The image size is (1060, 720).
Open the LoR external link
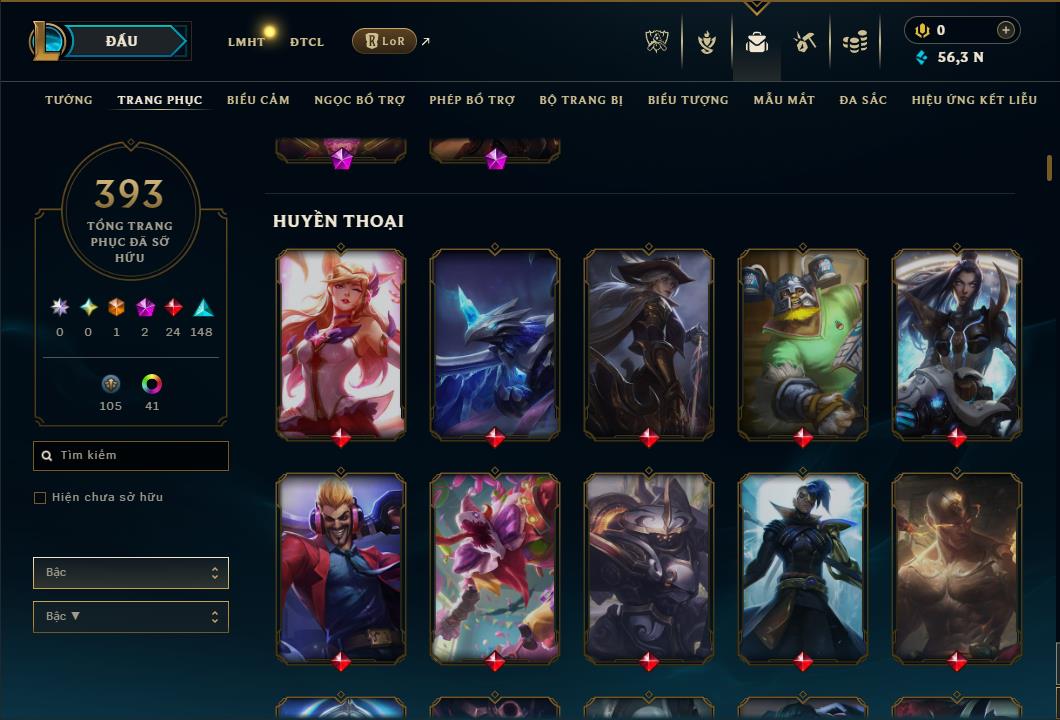[385, 41]
